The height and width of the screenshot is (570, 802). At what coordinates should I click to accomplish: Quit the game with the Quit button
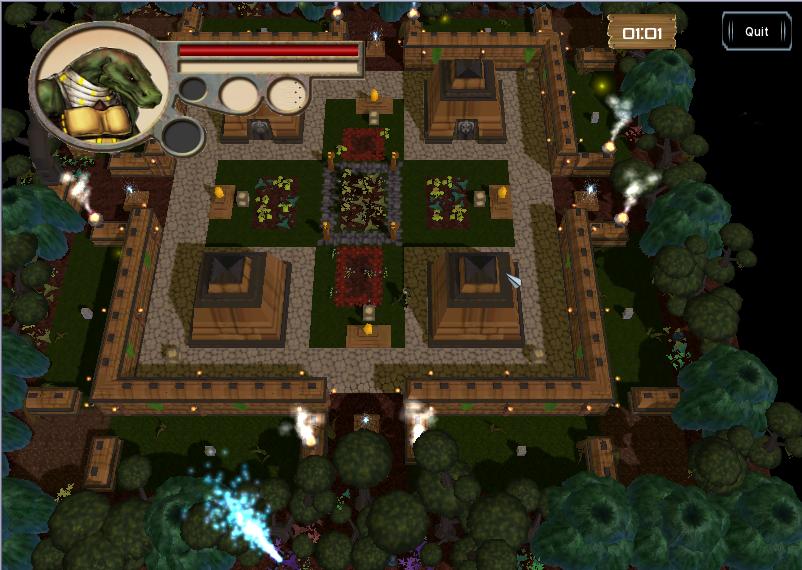(x=756, y=31)
